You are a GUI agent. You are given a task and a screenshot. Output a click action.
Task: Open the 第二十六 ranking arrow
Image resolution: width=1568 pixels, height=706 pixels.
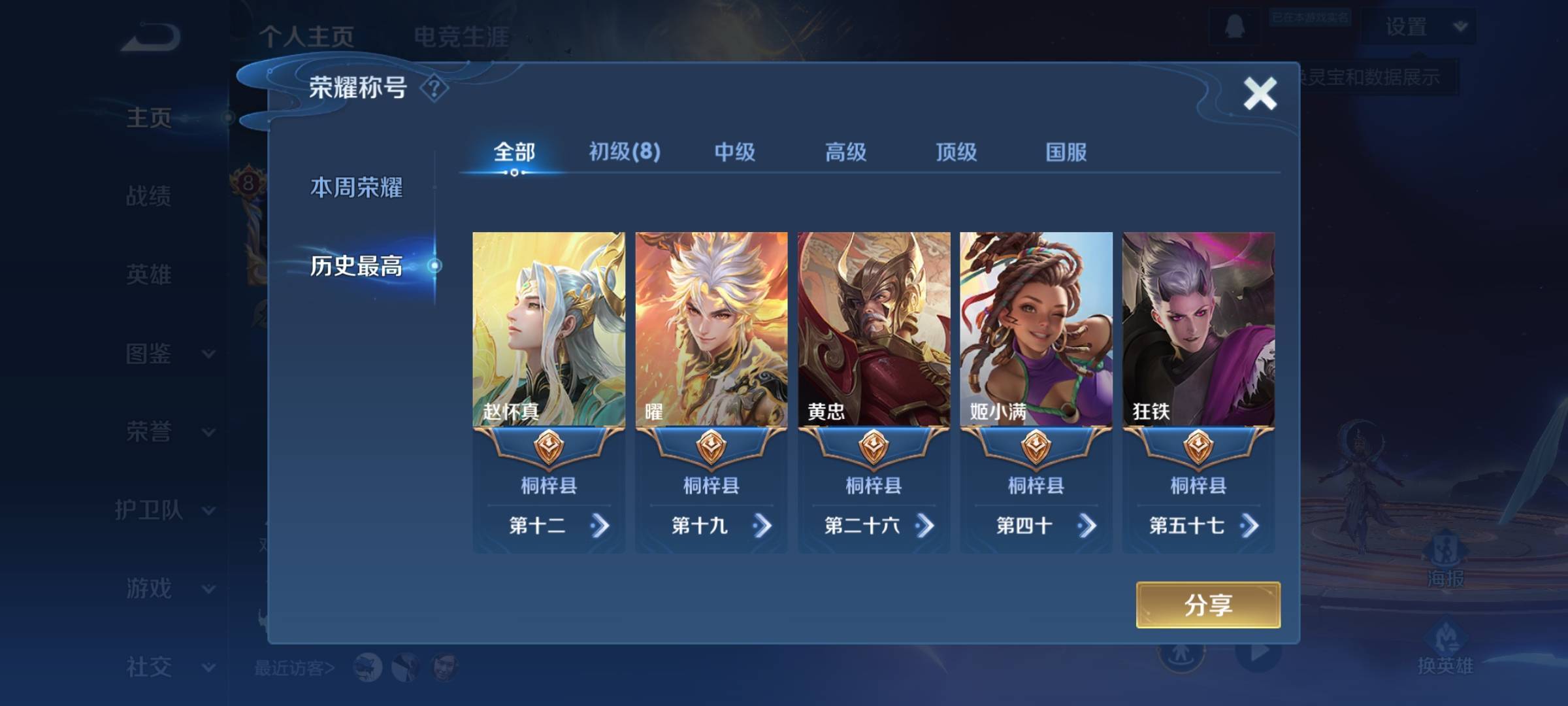click(924, 526)
